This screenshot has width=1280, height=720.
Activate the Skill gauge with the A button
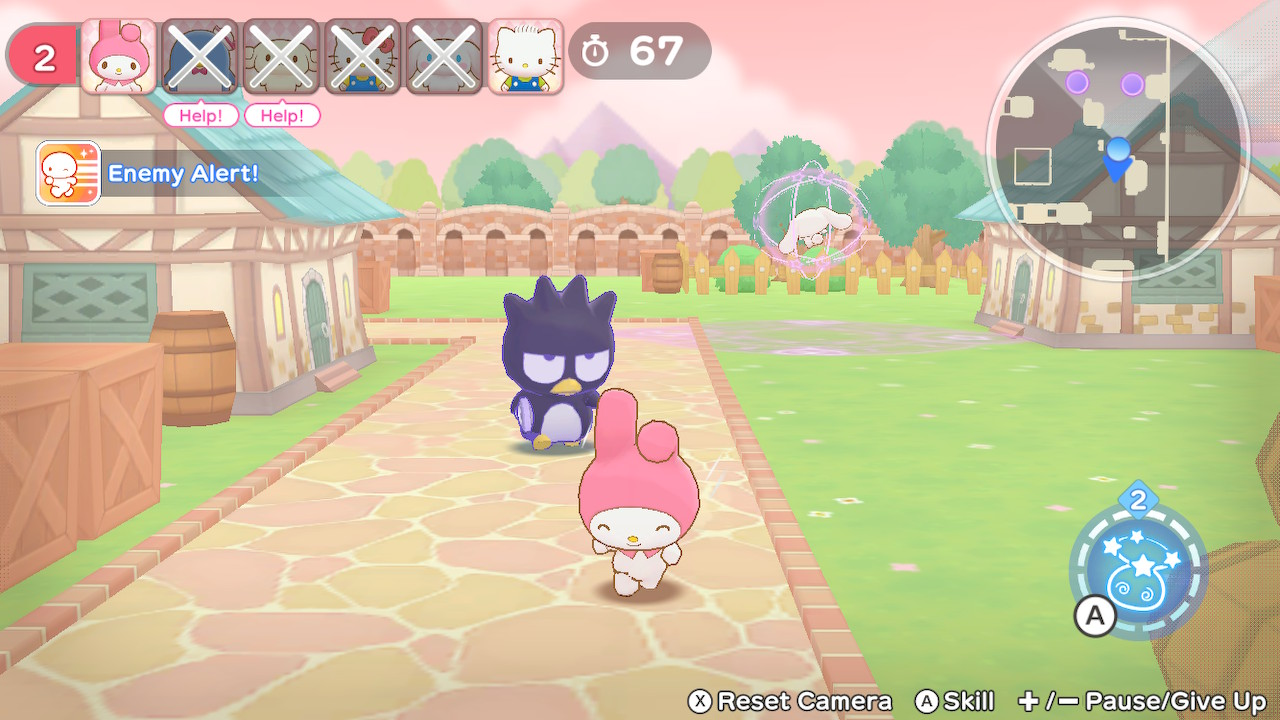(1094, 617)
